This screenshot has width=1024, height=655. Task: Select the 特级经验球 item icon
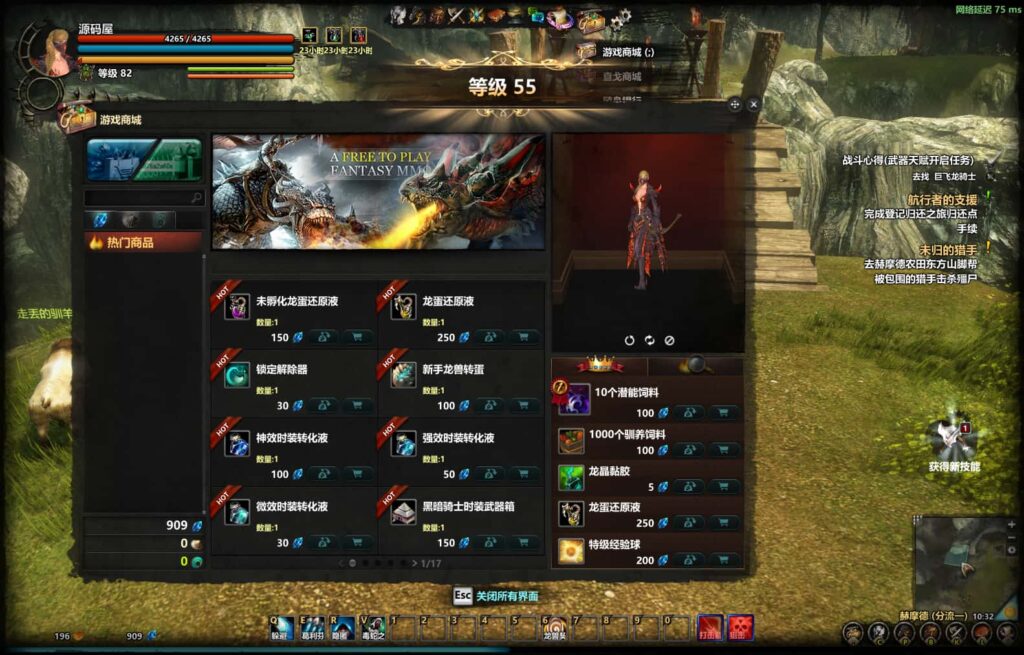point(571,551)
